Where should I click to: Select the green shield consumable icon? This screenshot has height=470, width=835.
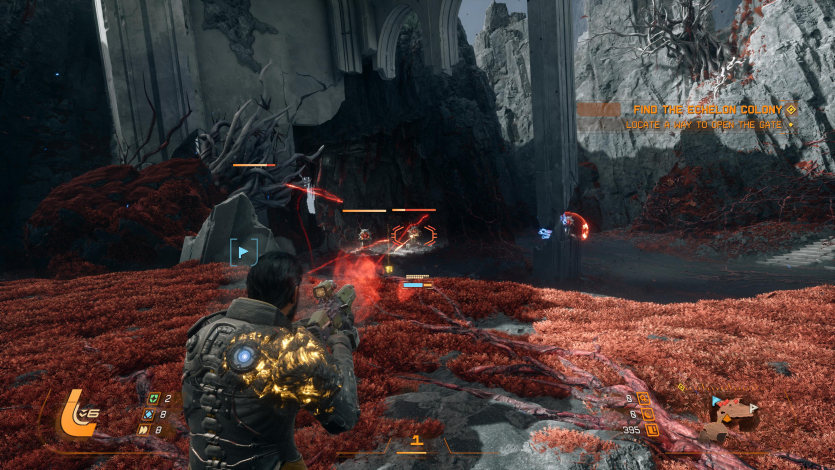(x=152, y=399)
